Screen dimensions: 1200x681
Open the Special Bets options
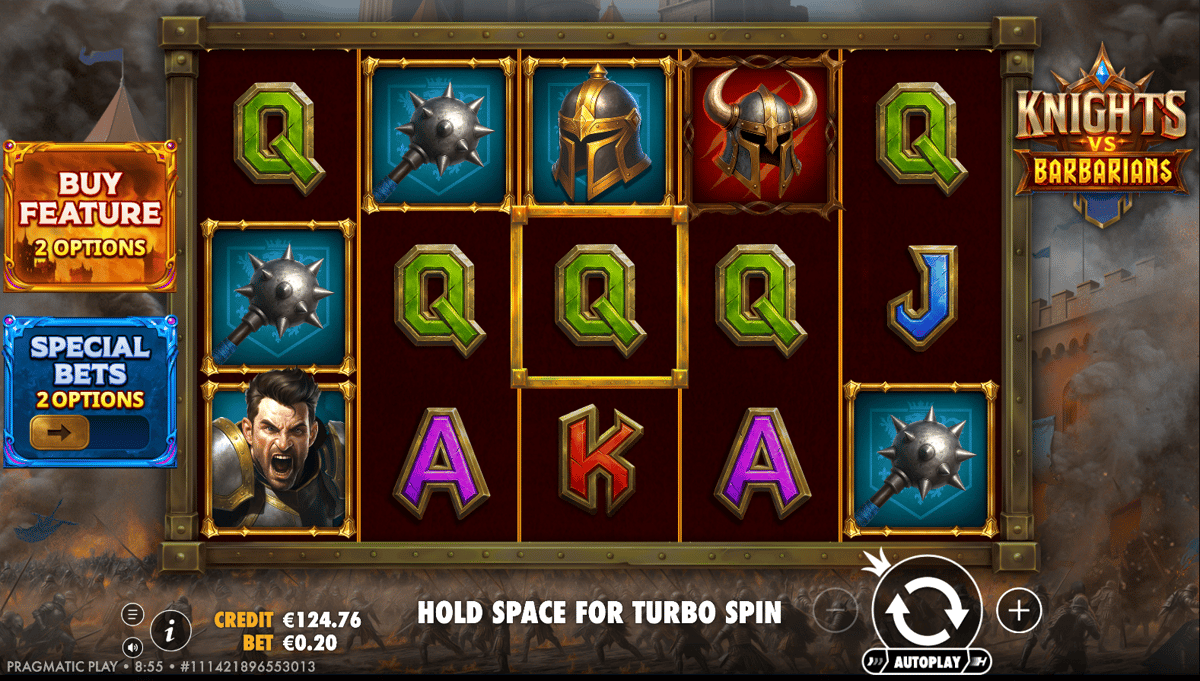tap(90, 388)
